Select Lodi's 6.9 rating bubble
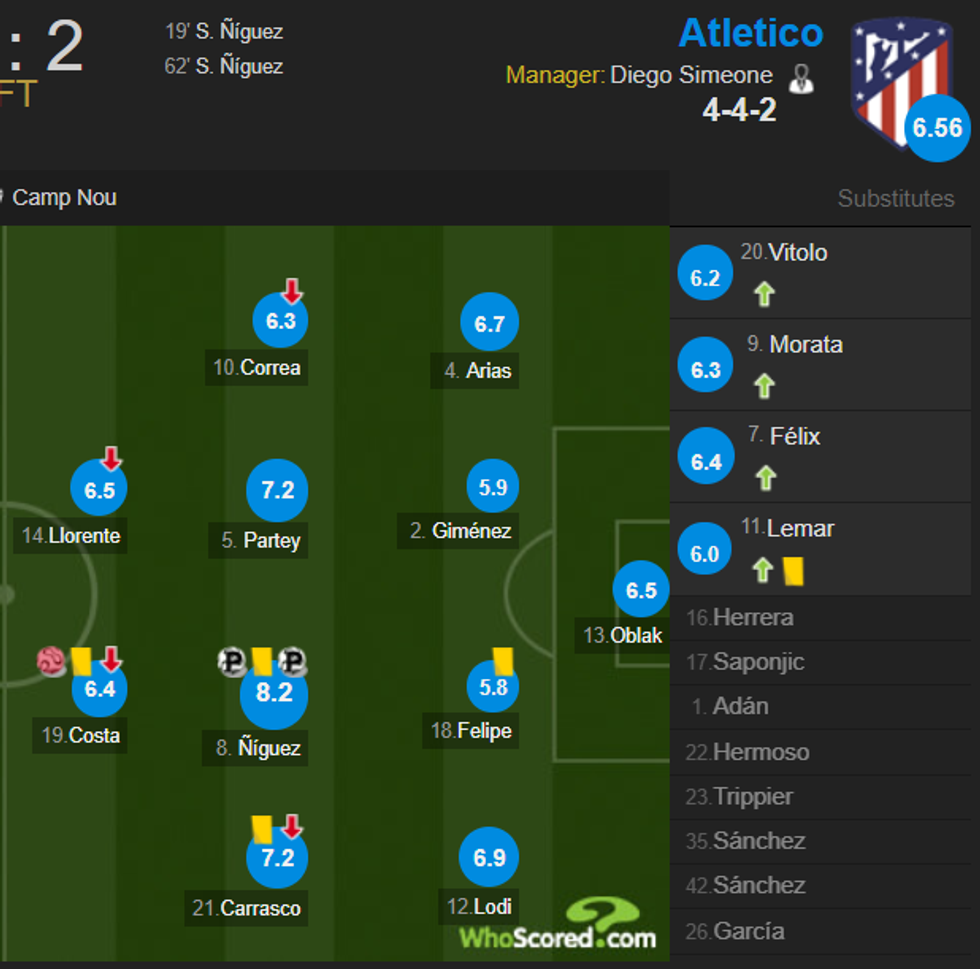The width and height of the screenshot is (980, 969). (x=489, y=858)
